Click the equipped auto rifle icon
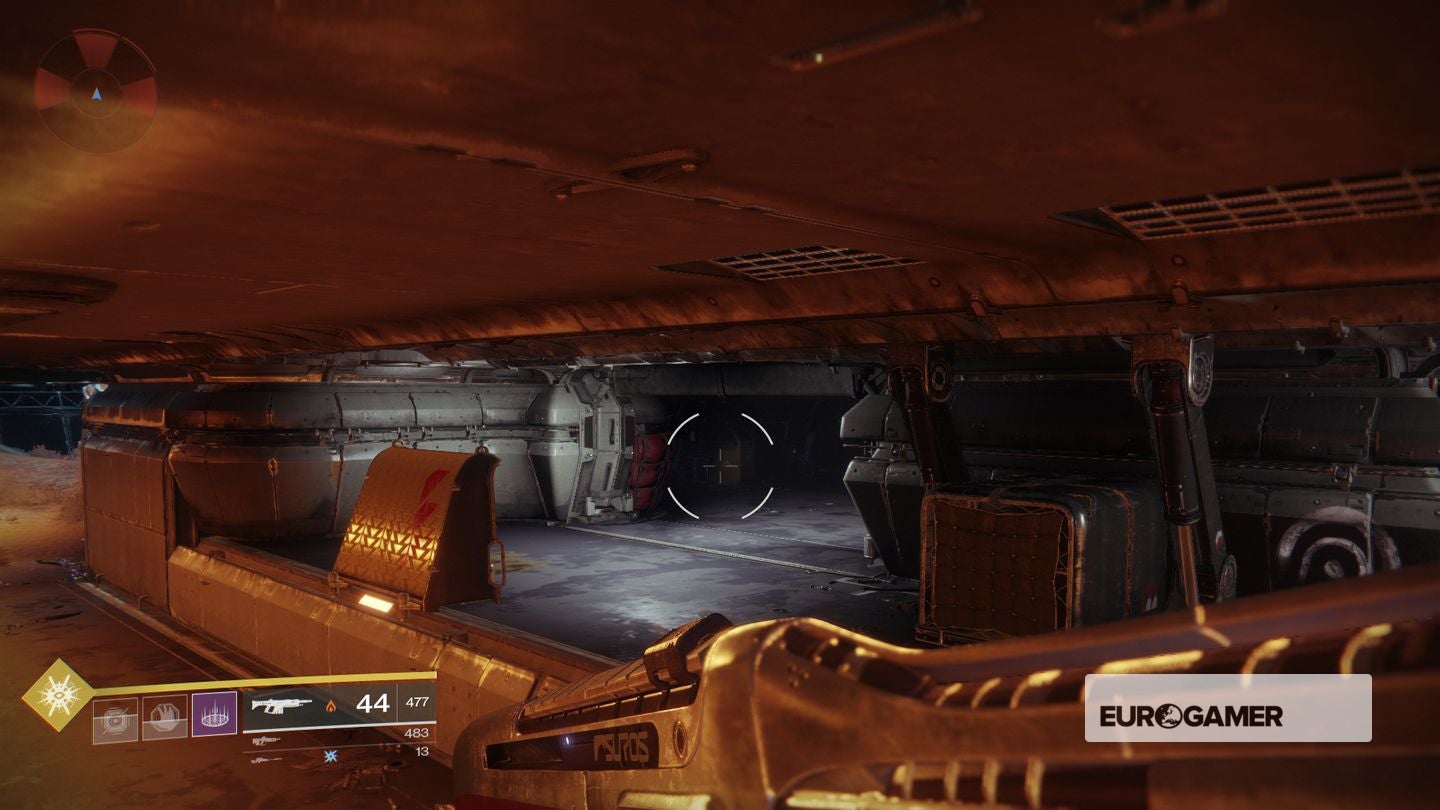This screenshot has width=1440, height=810. point(282,707)
